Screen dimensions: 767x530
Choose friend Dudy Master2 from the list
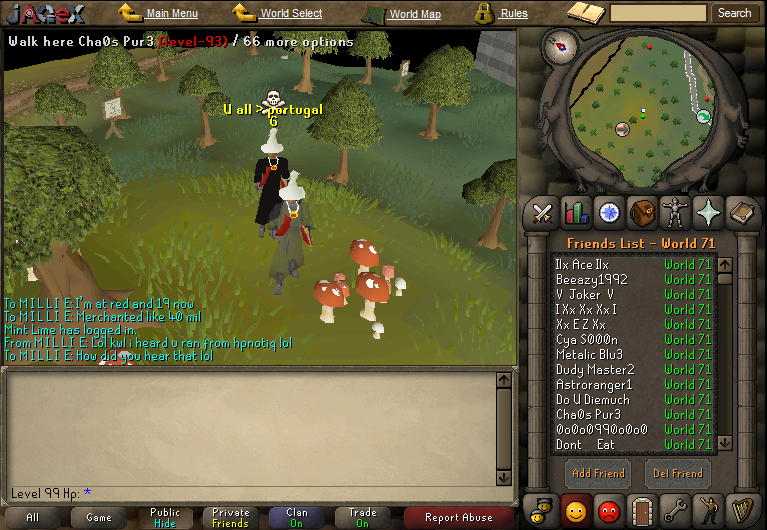tap(595, 370)
